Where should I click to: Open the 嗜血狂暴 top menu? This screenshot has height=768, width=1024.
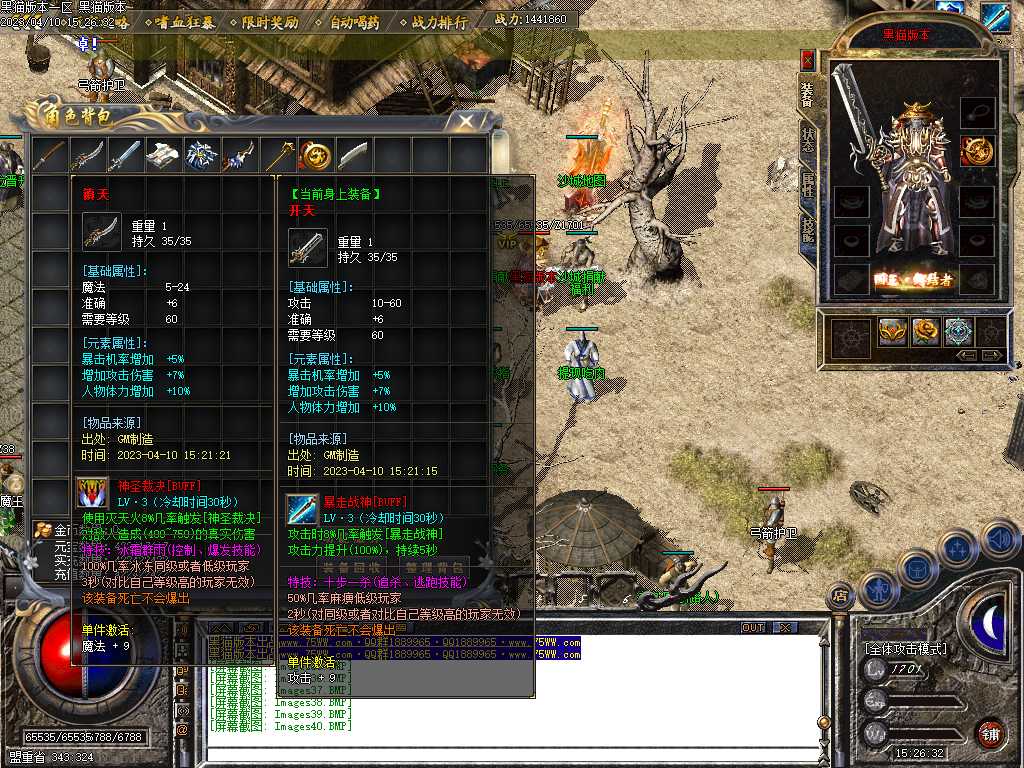184,21
